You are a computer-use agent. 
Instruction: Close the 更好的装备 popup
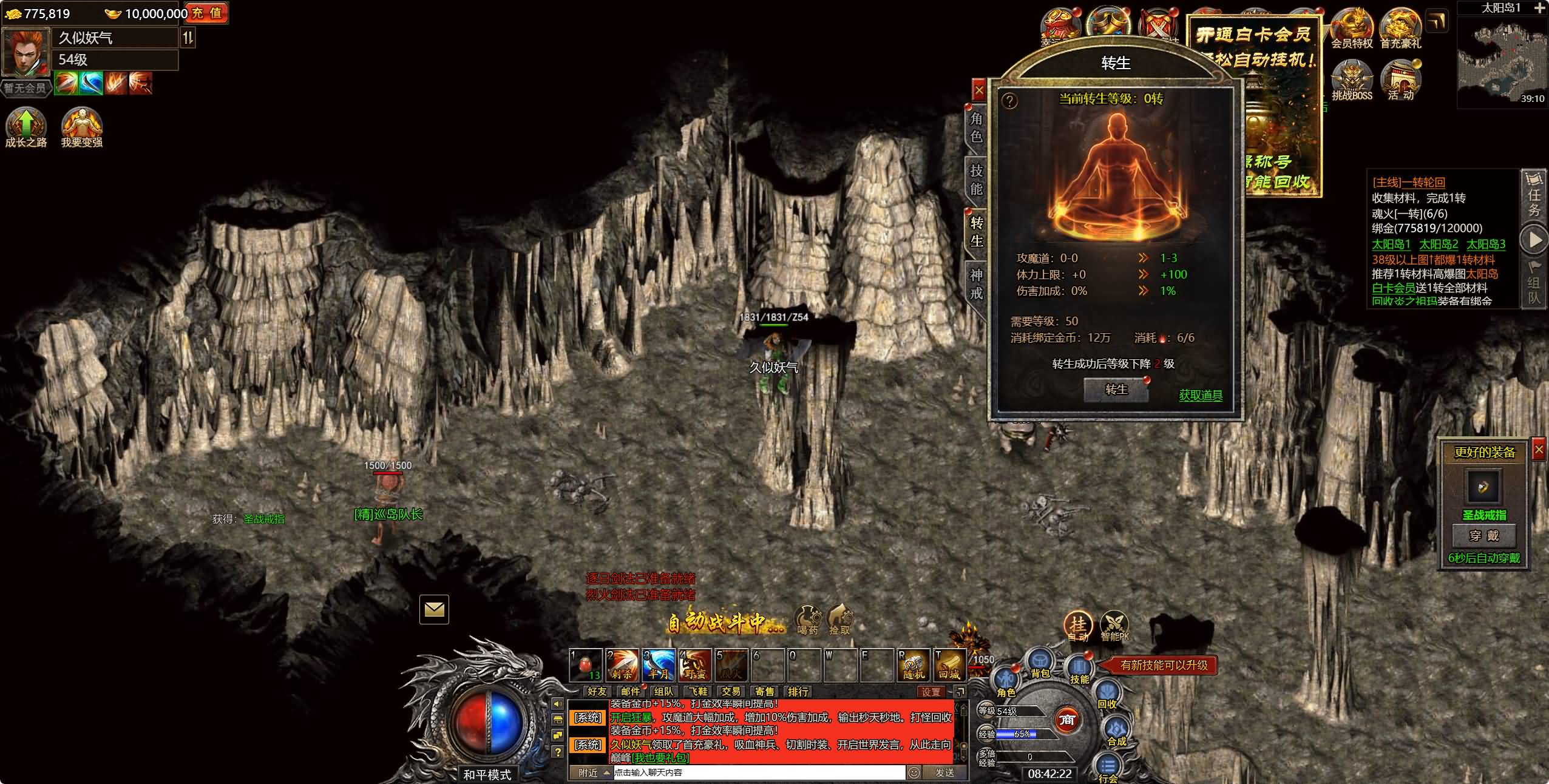pos(1539,450)
